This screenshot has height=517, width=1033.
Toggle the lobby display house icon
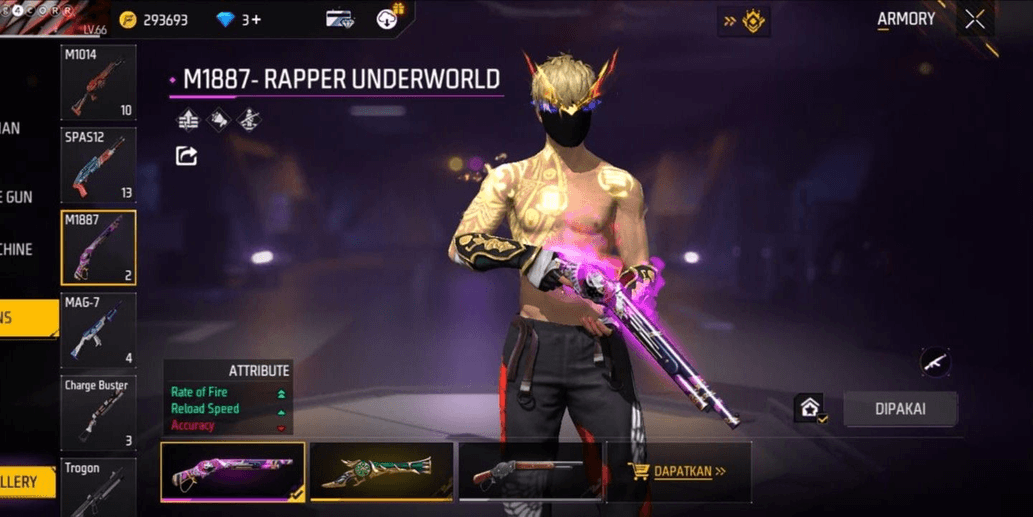[809, 408]
